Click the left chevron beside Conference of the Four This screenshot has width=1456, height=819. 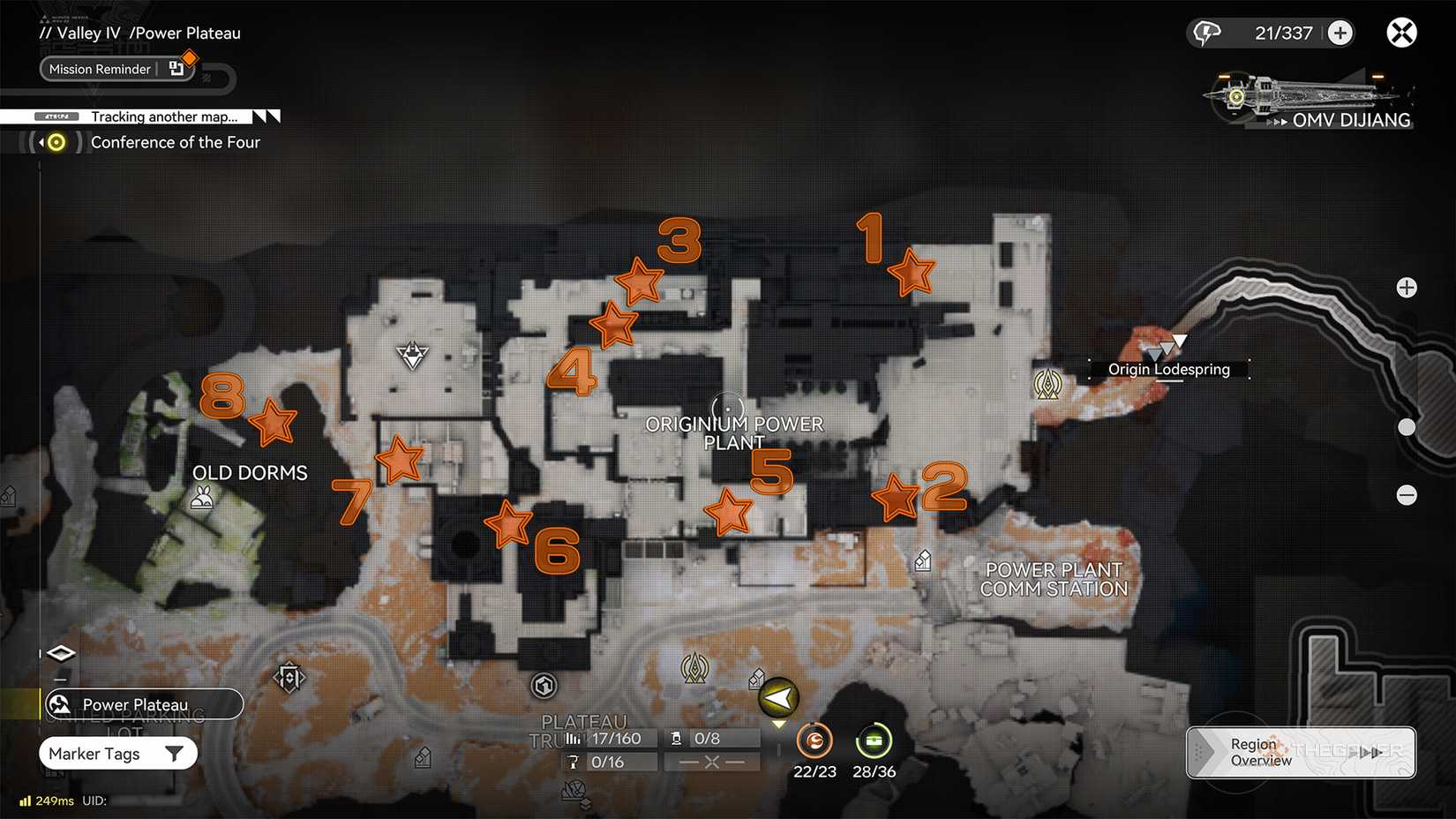(x=41, y=141)
